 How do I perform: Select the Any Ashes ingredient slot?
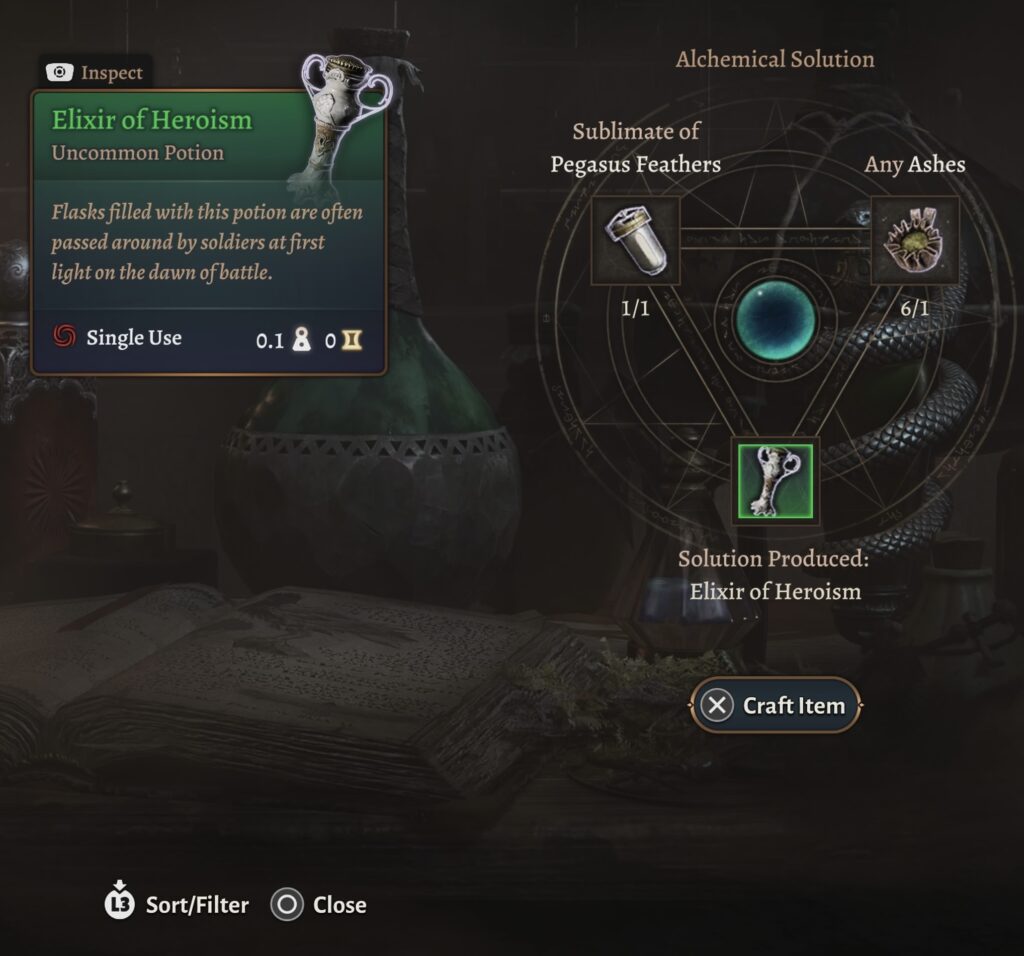coord(915,240)
